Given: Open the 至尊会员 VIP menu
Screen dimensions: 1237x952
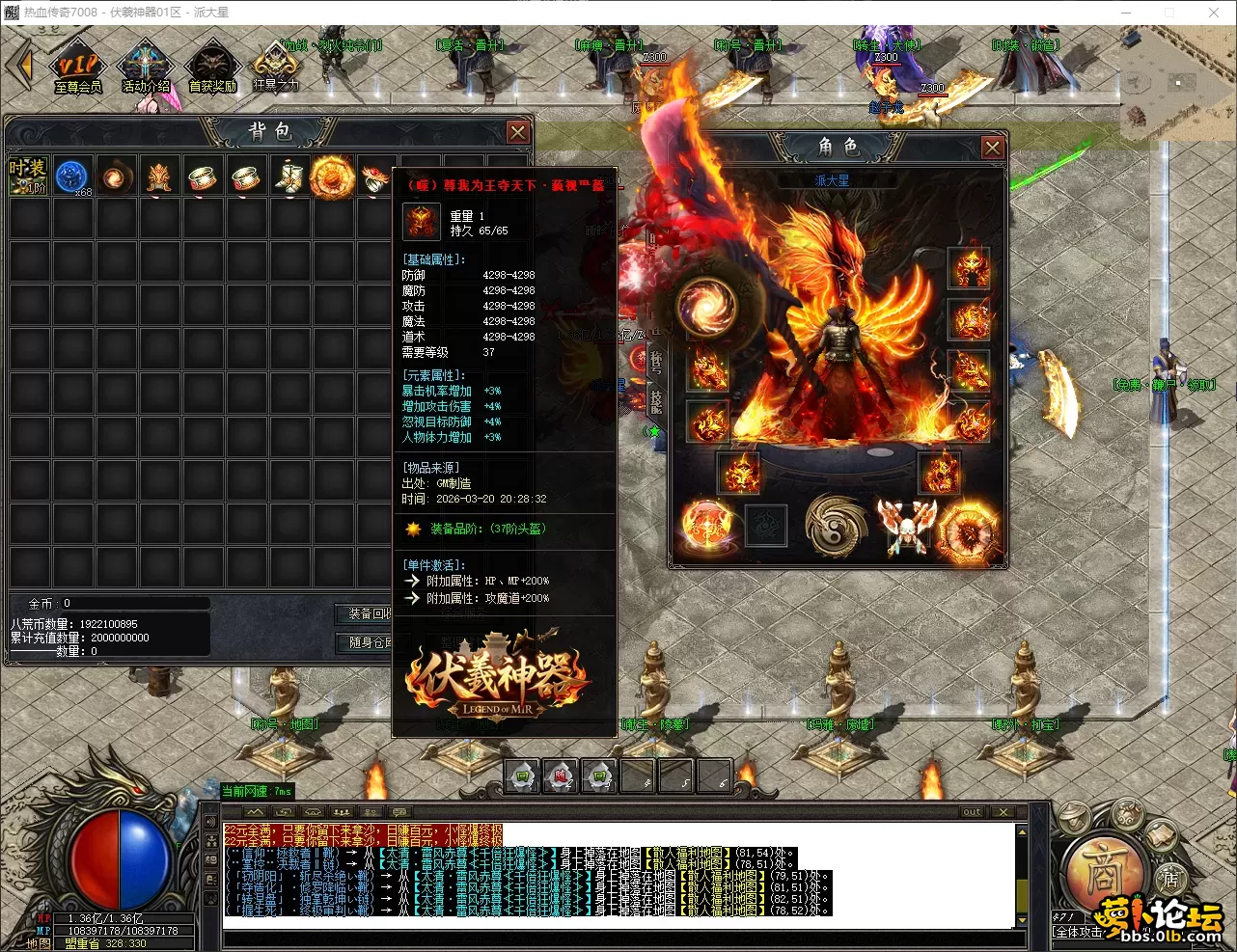Looking at the screenshot, I should [77, 69].
